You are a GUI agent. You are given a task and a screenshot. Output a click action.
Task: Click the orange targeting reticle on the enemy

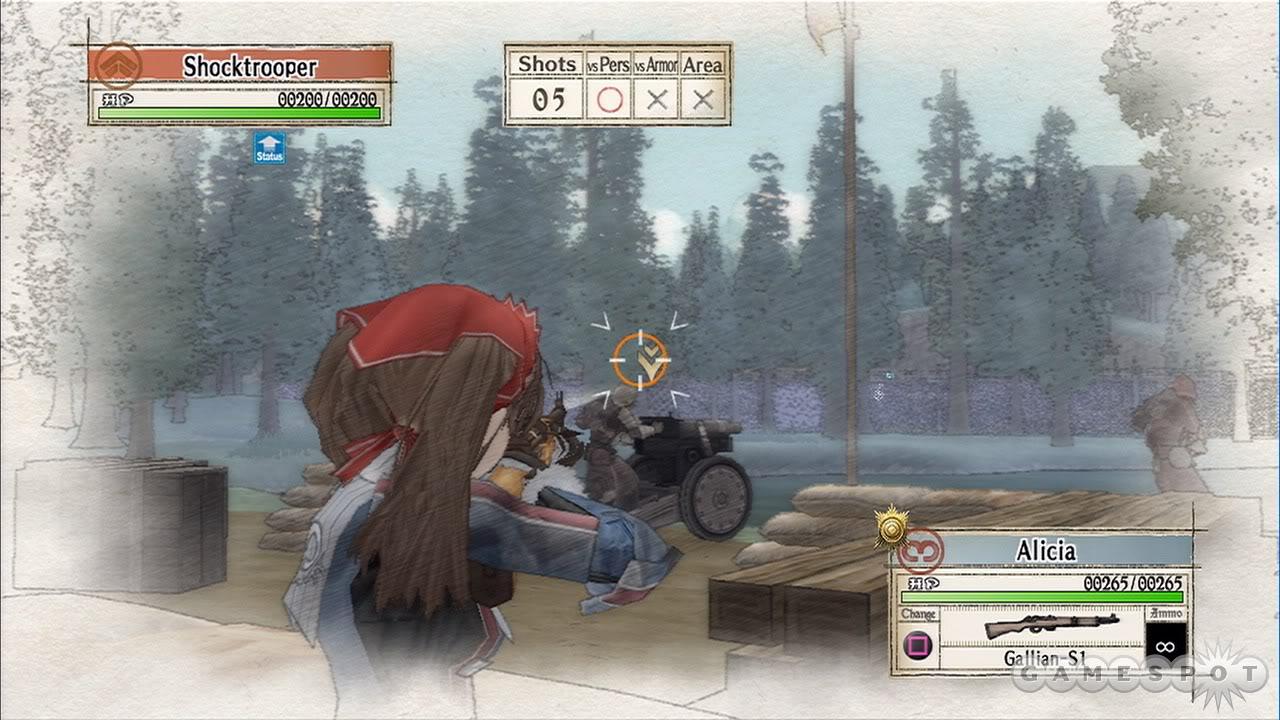pyautogui.click(x=640, y=360)
